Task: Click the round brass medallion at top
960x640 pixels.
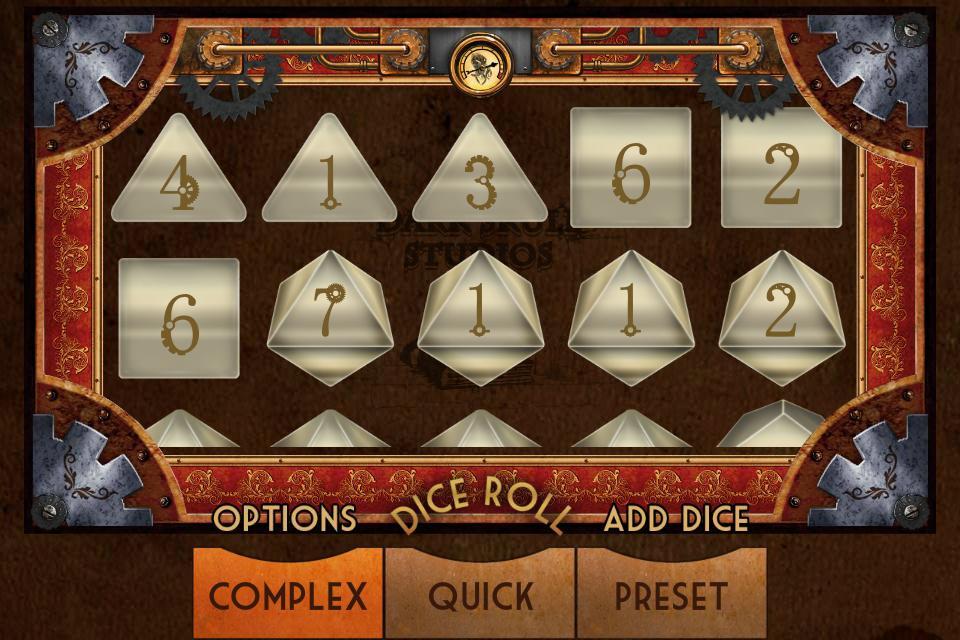Action: coord(480,63)
